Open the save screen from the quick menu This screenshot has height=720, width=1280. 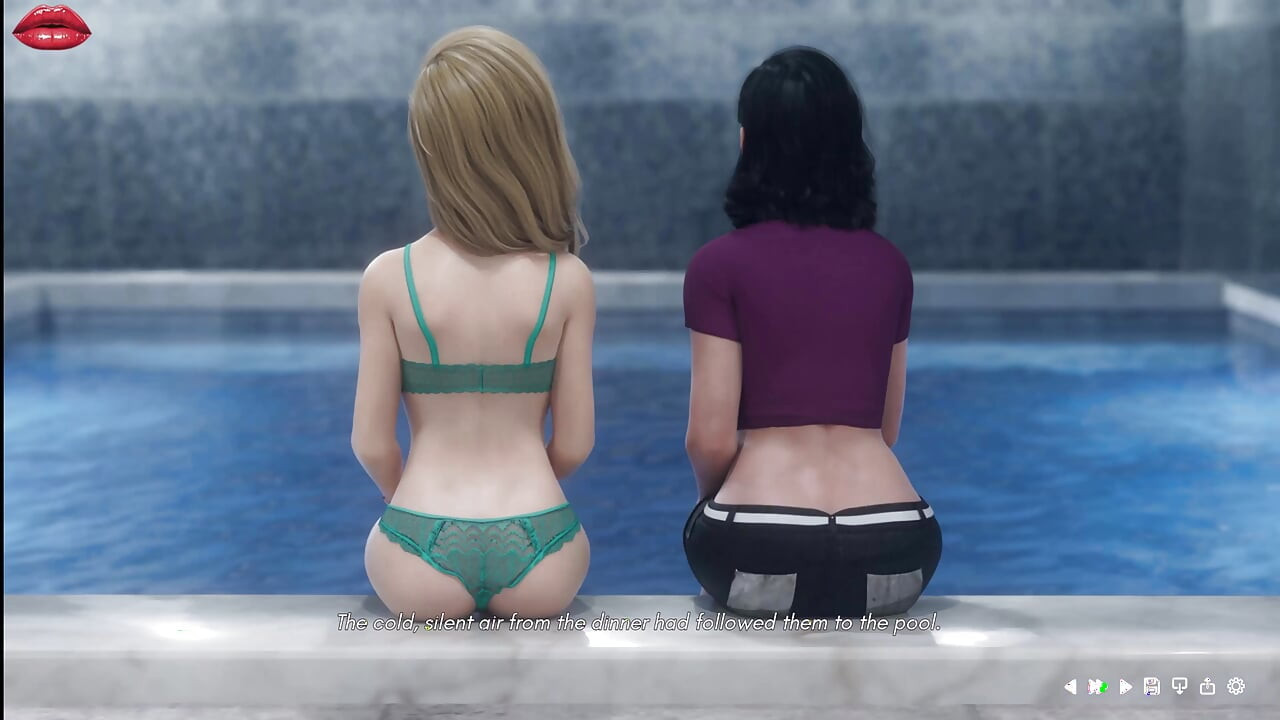[x=1151, y=687]
